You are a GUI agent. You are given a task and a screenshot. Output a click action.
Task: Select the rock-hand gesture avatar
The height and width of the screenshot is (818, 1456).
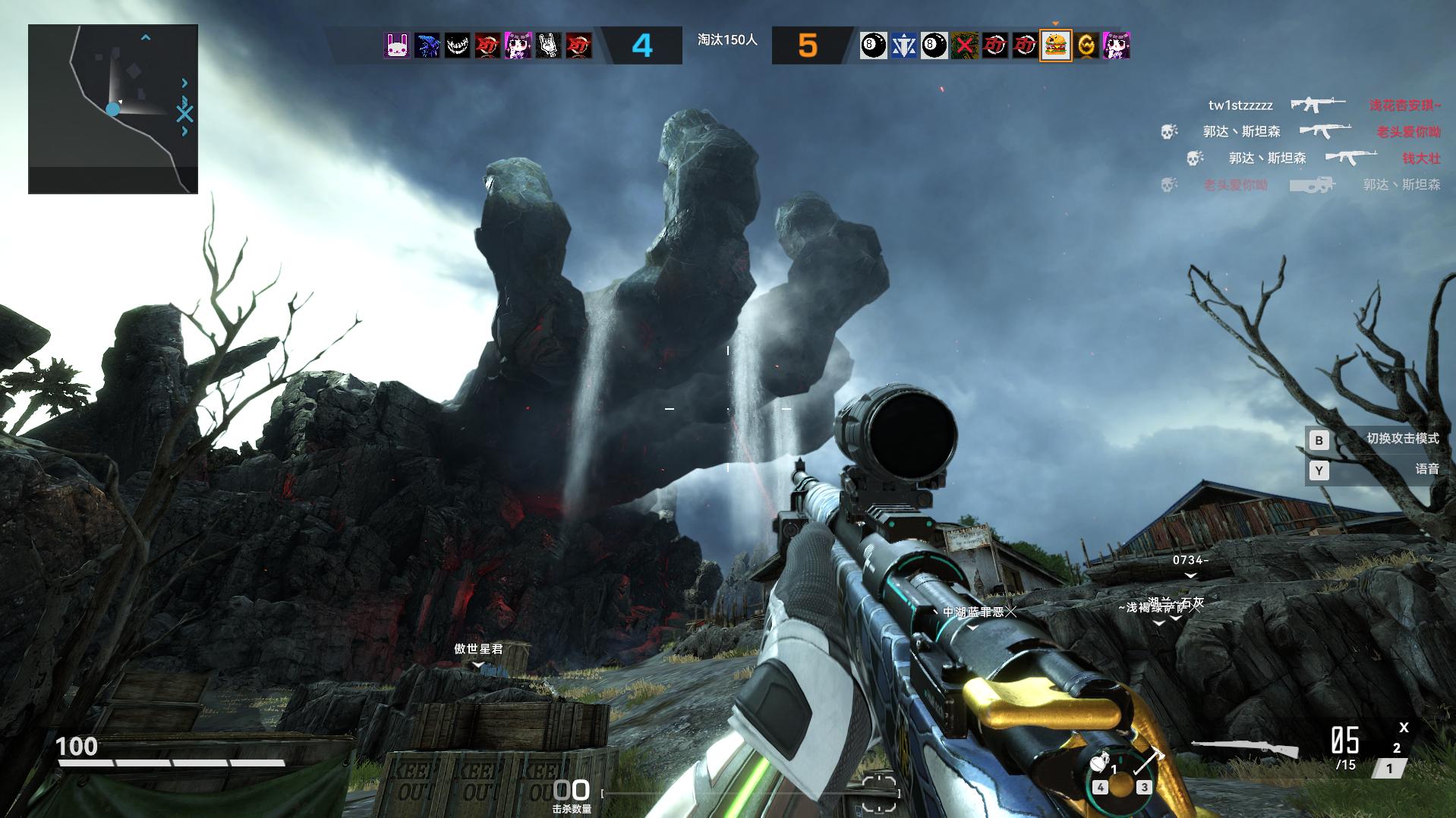tap(548, 46)
